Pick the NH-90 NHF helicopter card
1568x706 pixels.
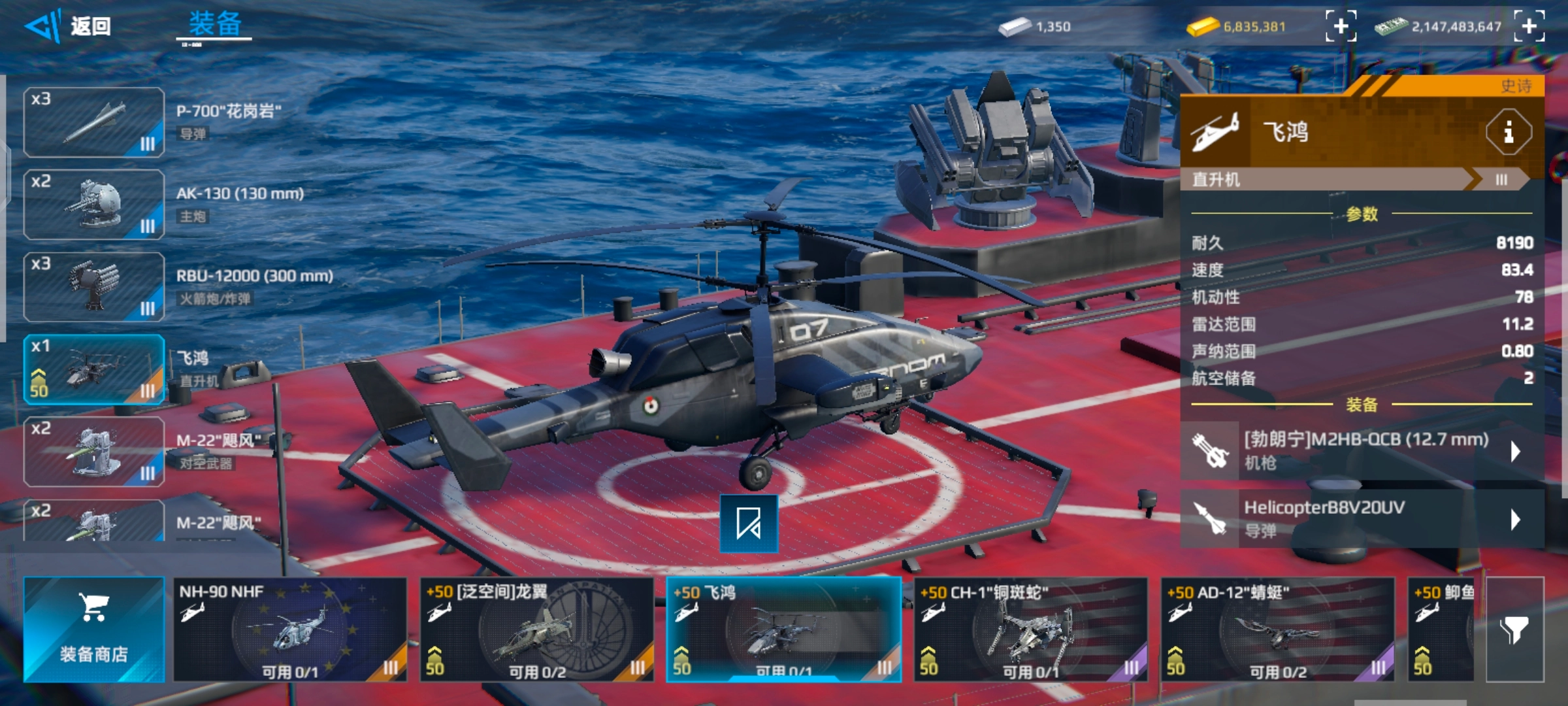tap(289, 630)
